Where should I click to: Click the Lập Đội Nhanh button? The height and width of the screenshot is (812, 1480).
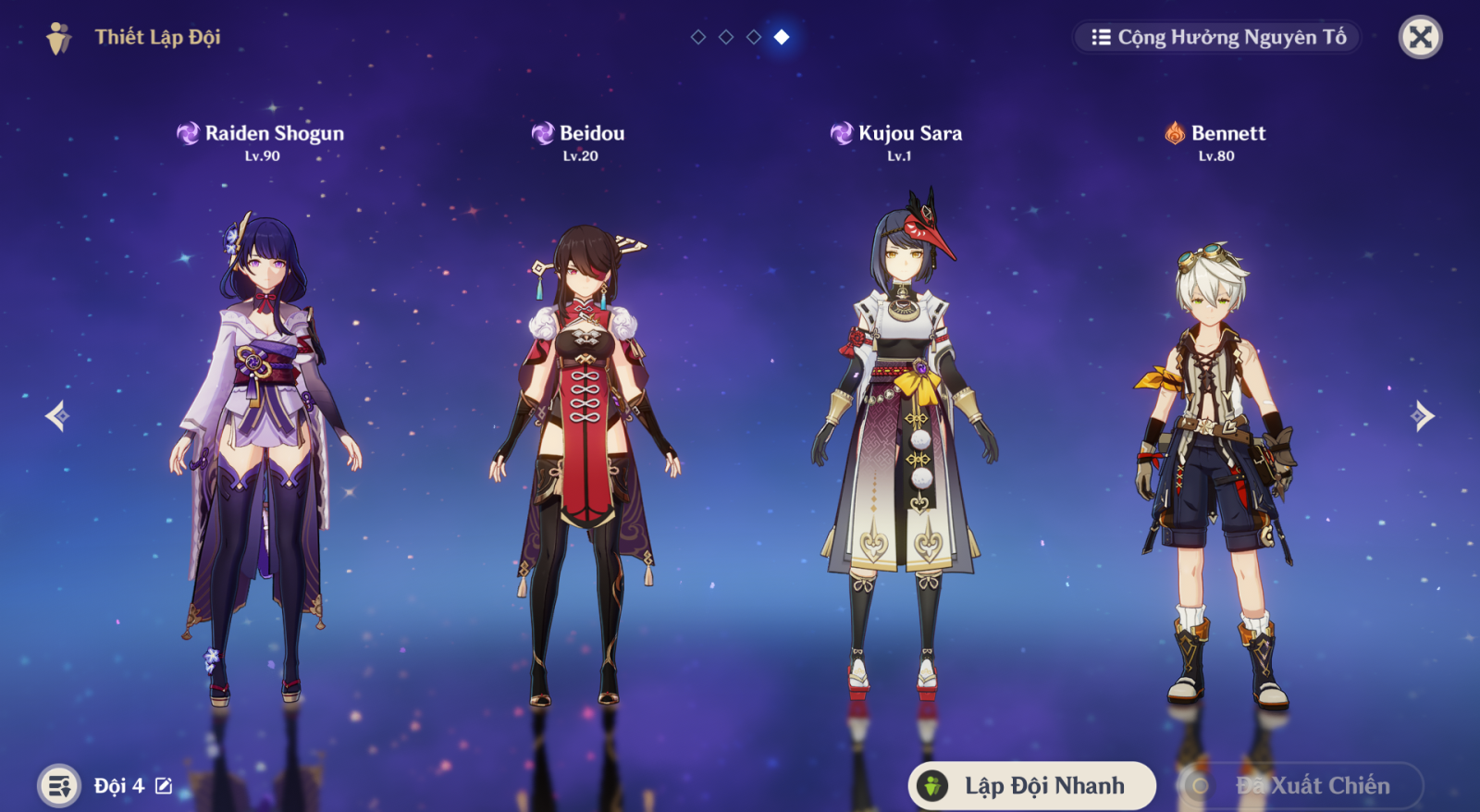click(x=1031, y=786)
